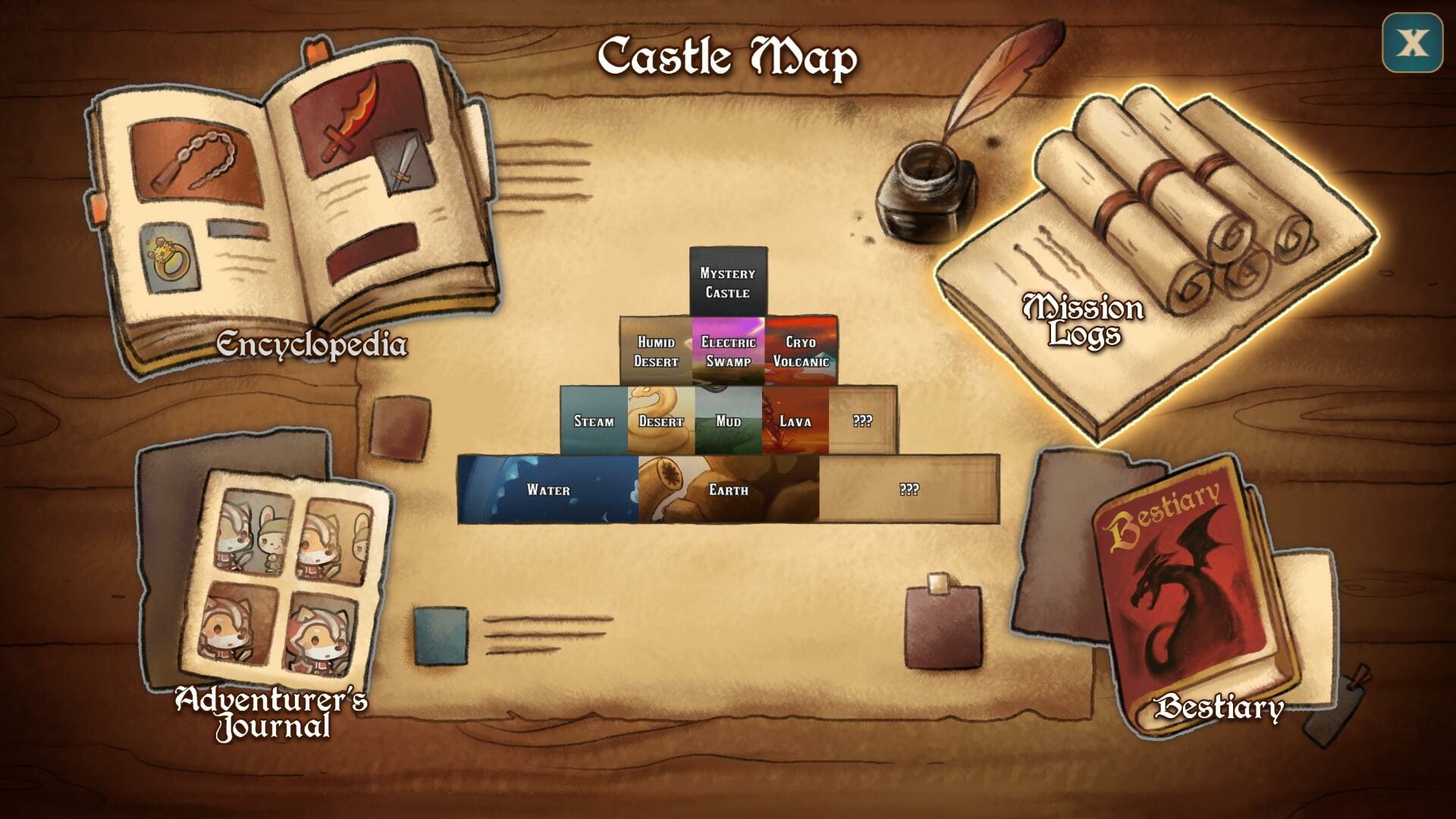The width and height of the screenshot is (1456, 819).
Task: Close the Castle Map screen
Action: 1412,43
